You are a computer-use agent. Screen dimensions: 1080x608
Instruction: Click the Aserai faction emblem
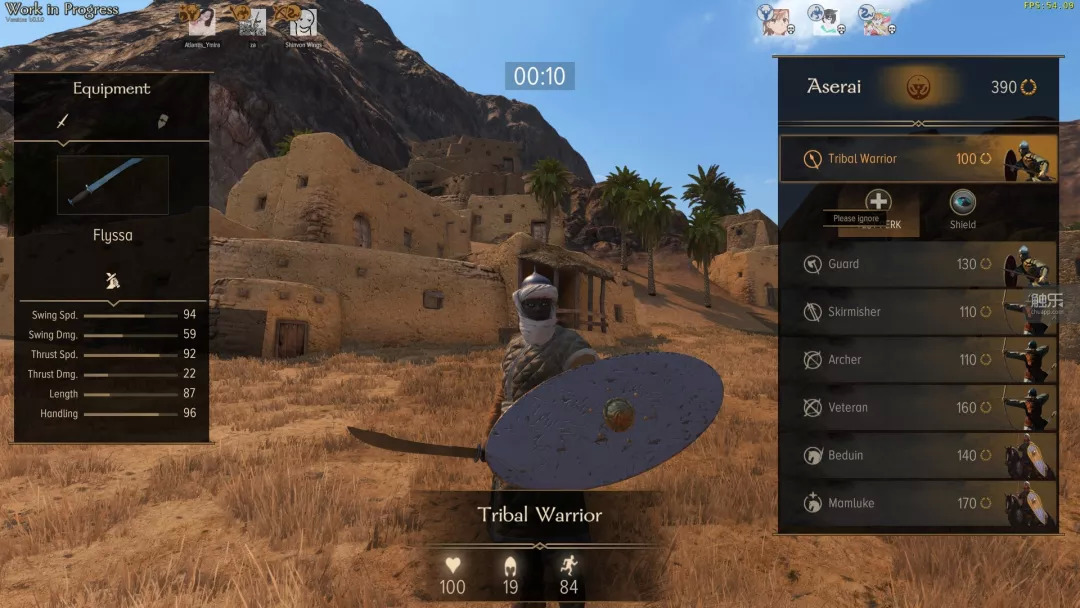(x=918, y=88)
